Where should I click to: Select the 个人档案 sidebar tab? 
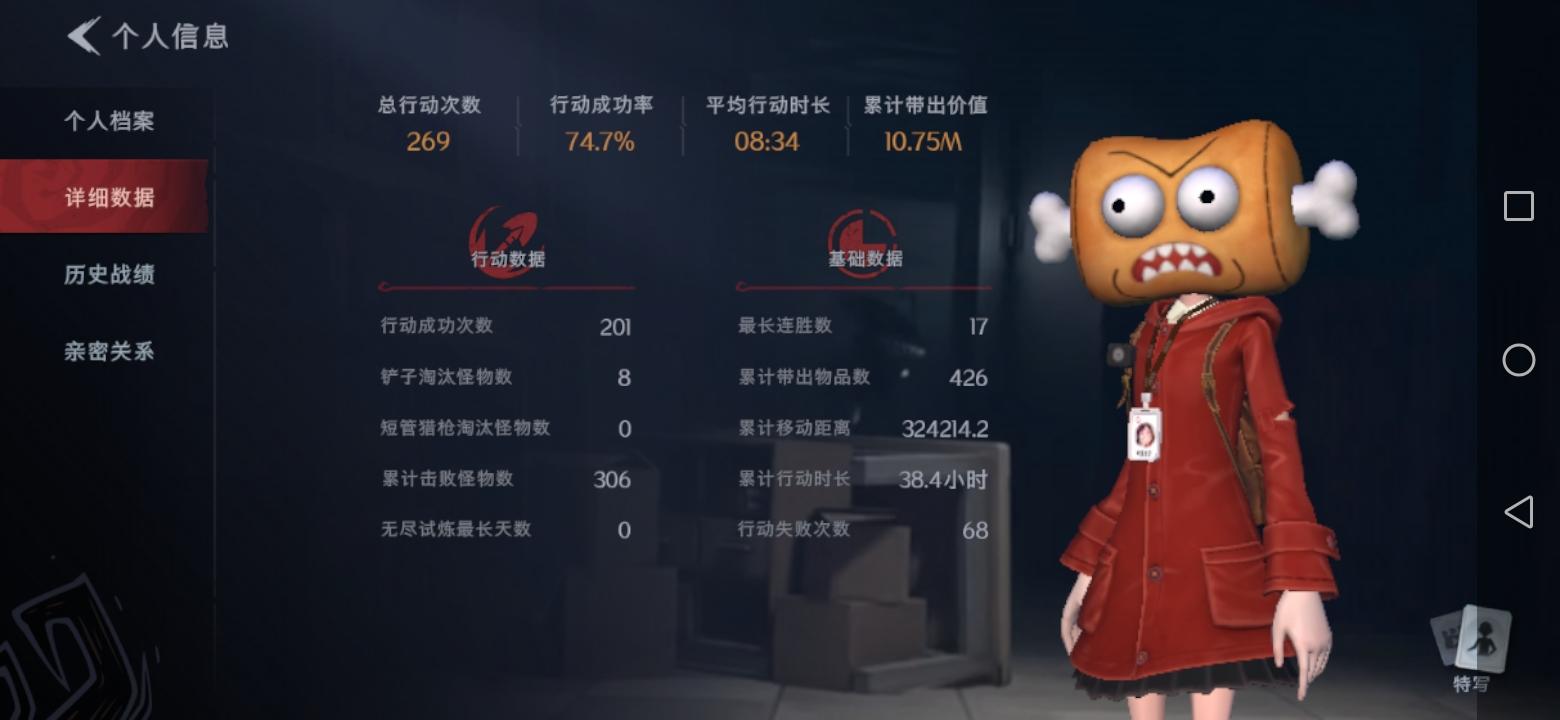(x=110, y=120)
